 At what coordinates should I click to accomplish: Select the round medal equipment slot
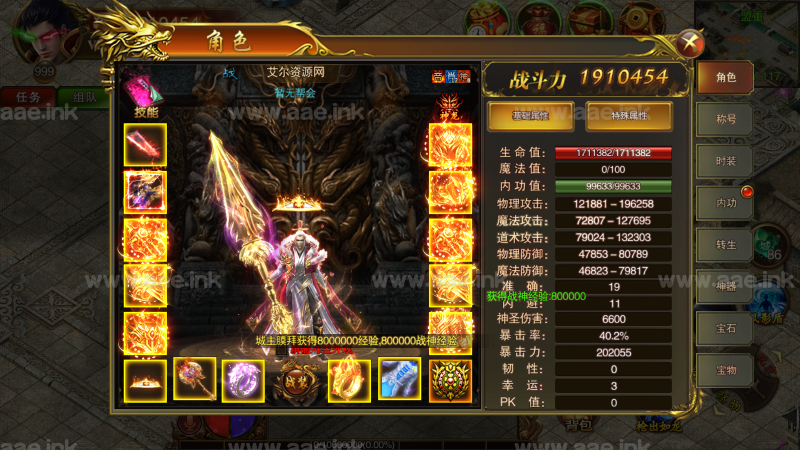coord(450,380)
